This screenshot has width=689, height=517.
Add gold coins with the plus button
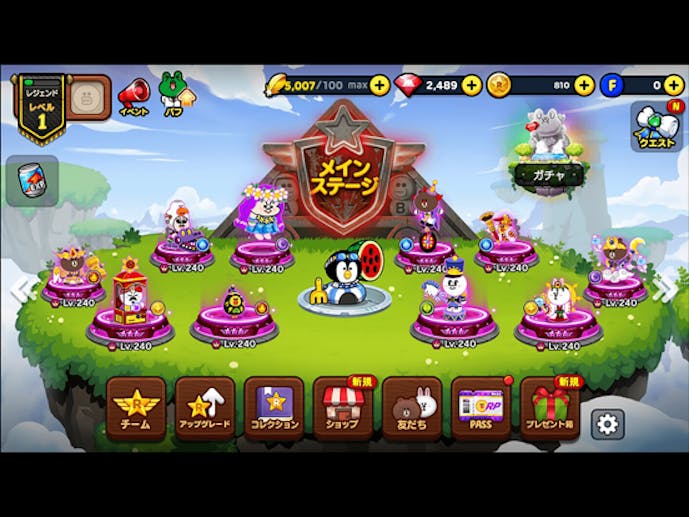click(x=584, y=85)
